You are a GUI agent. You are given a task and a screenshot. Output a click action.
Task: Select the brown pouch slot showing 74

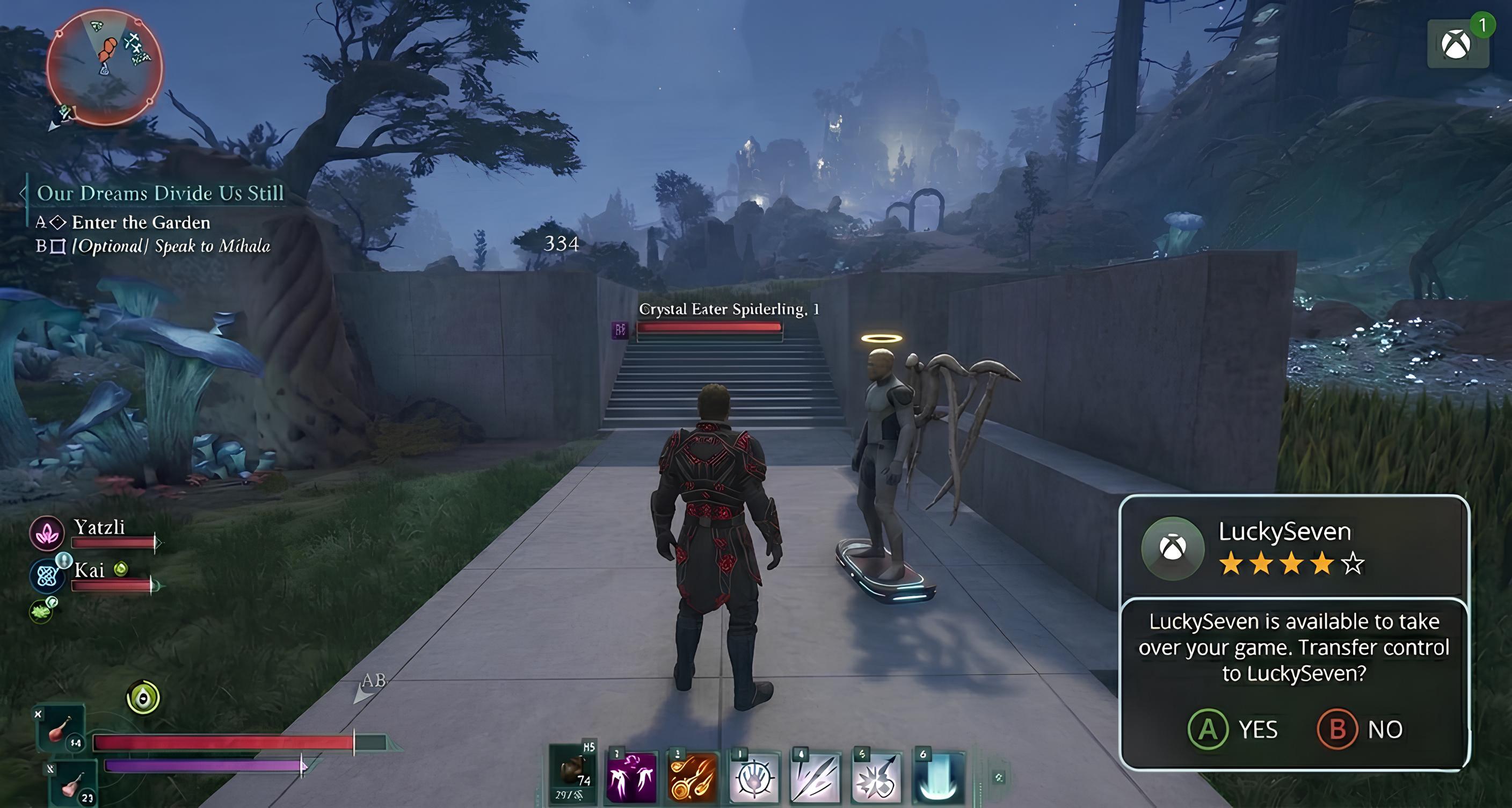pyautogui.click(x=572, y=775)
